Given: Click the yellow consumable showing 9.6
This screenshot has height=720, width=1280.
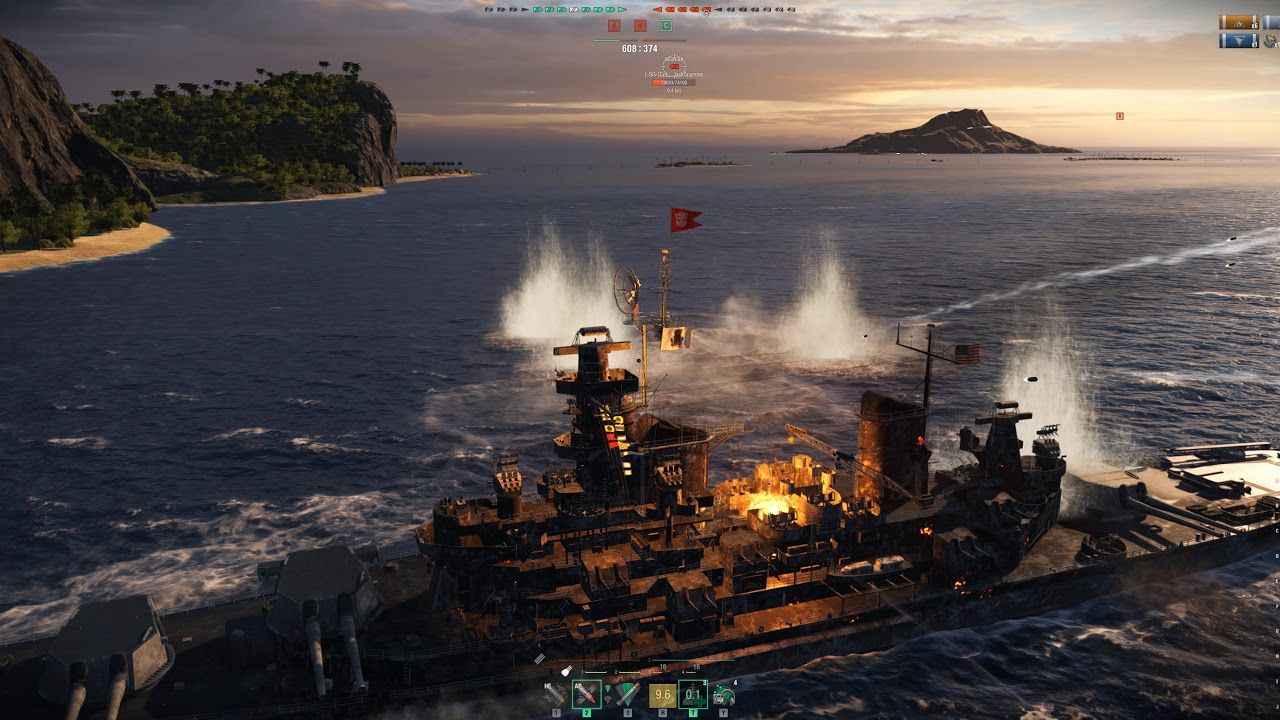Looking at the screenshot, I should (662, 693).
